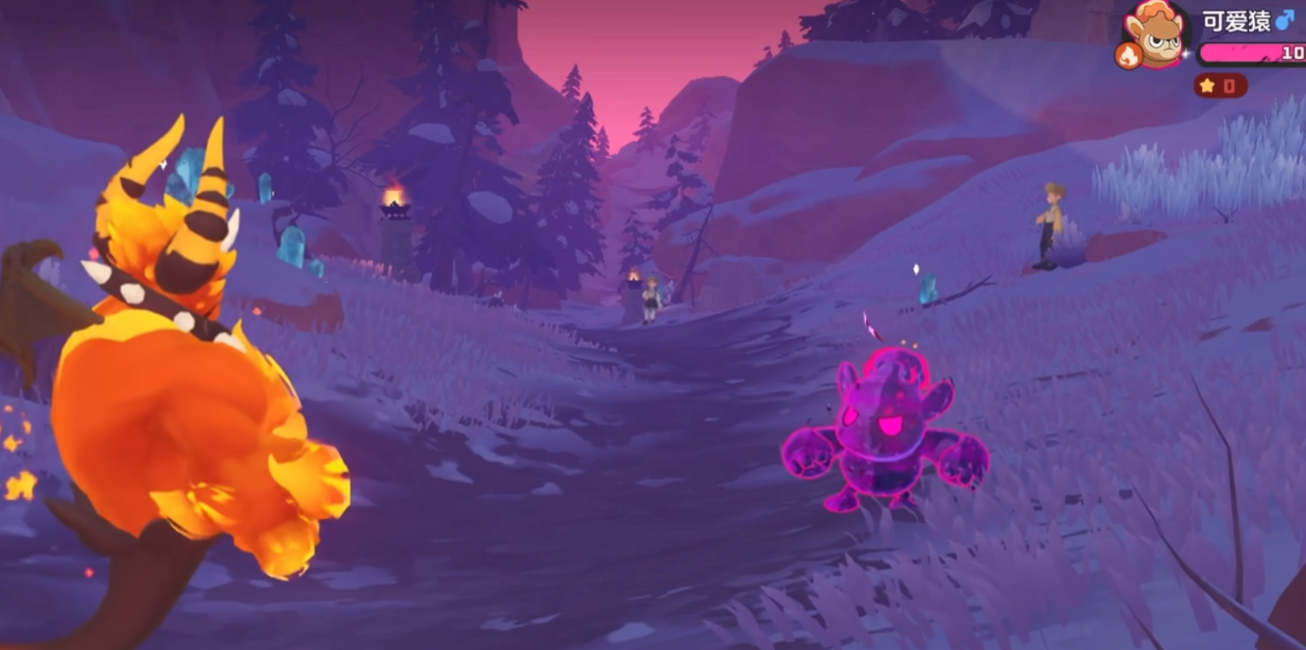
Task: Click the 可爱猿 creature portrait
Action: (1157, 32)
